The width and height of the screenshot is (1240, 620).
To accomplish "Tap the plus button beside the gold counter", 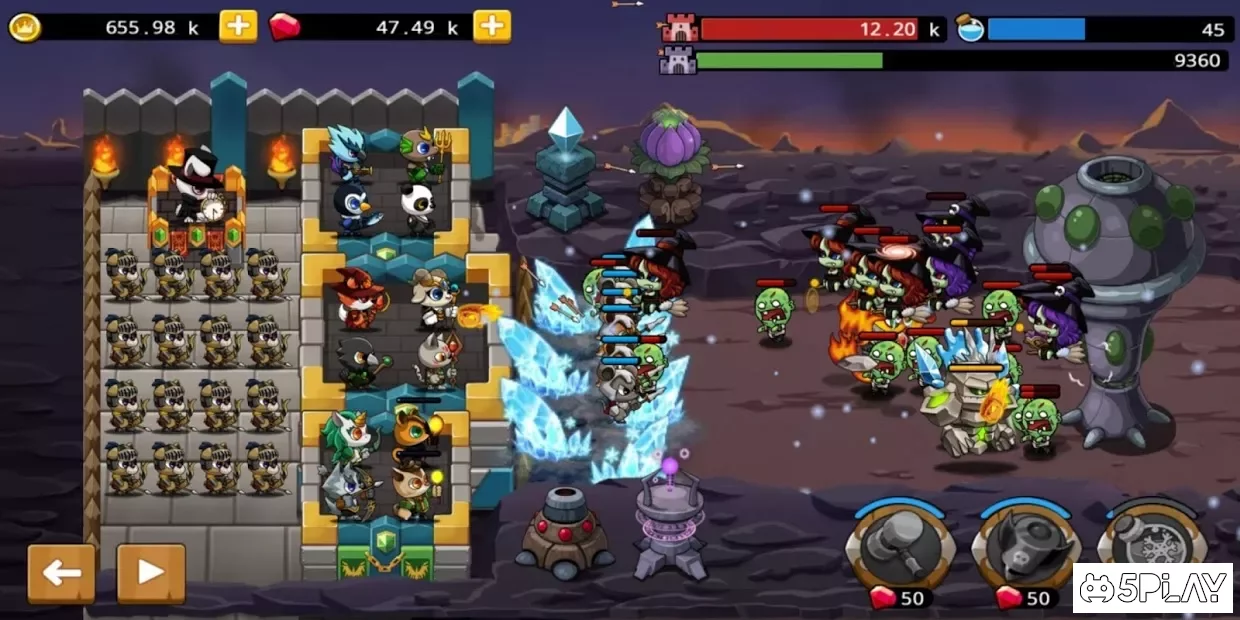I will click(238, 27).
